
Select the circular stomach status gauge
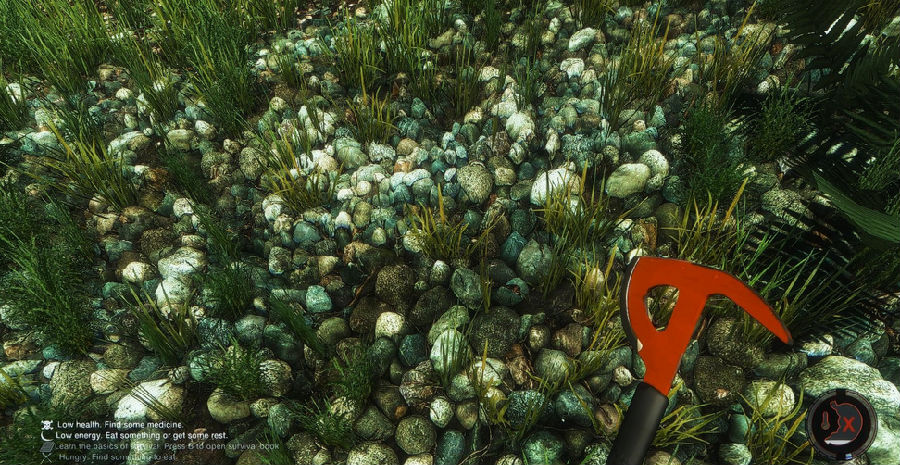click(x=841, y=424)
